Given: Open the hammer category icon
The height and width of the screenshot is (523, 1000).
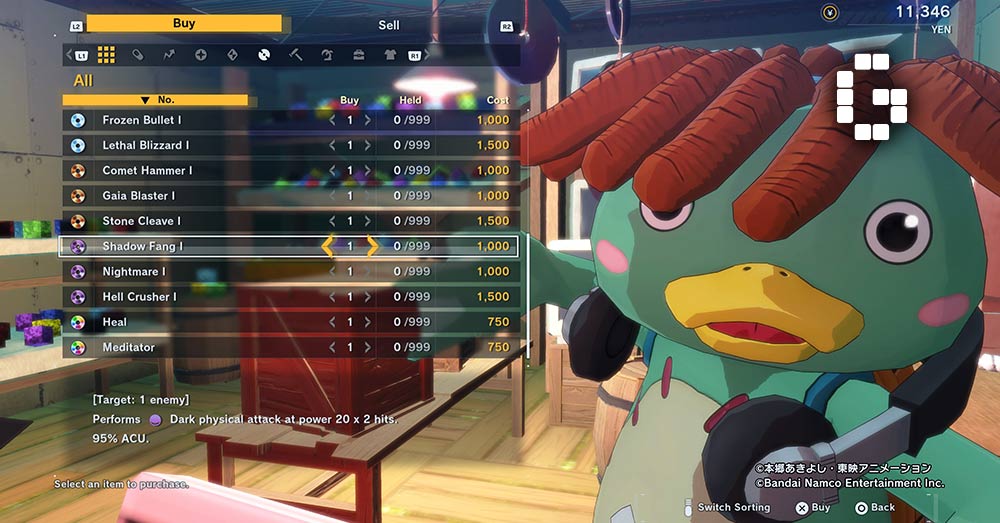Looking at the screenshot, I should point(295,54).
